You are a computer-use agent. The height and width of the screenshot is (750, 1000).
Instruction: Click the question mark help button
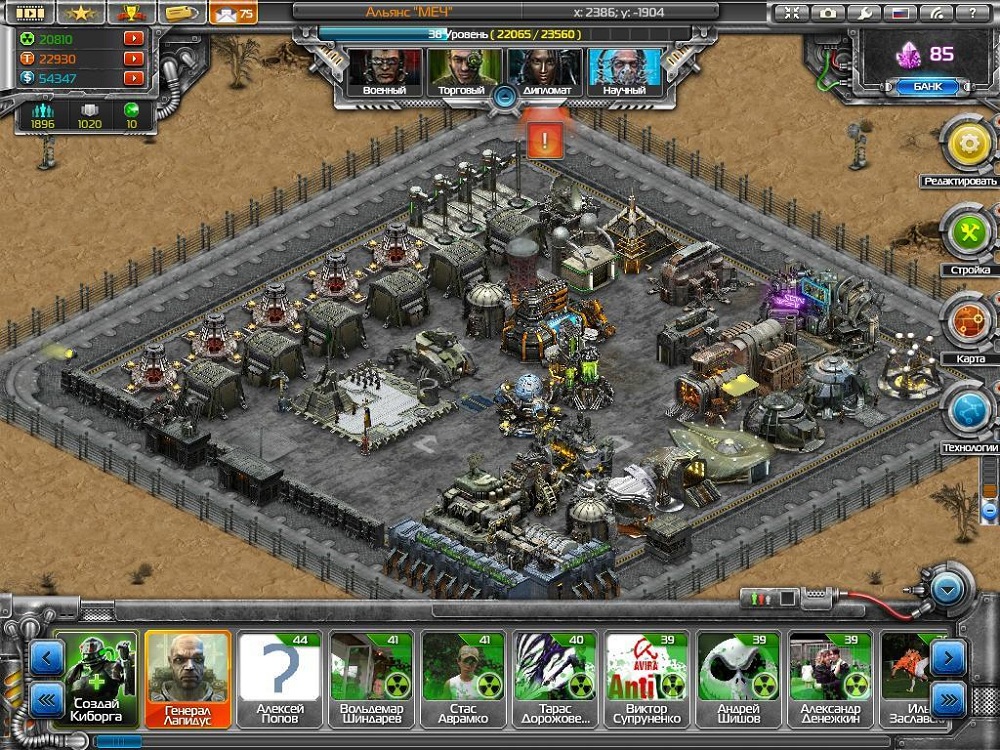pyautogui.click(x=971, y=13)
